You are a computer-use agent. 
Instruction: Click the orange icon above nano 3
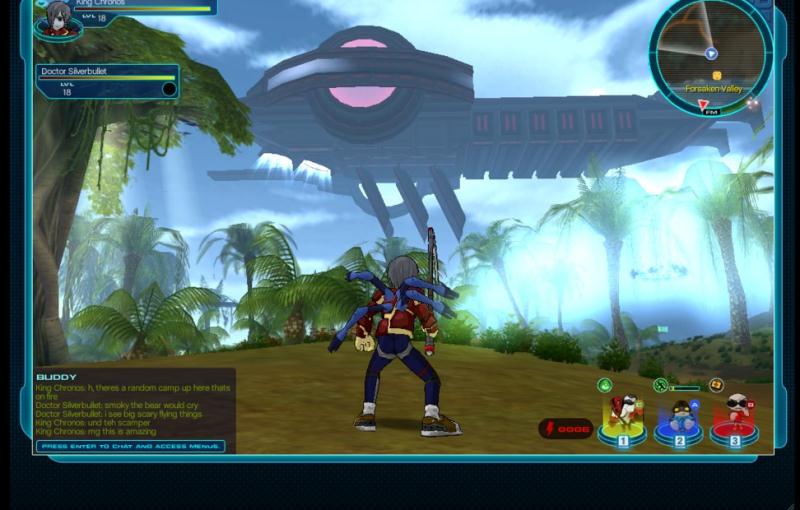point(716,385)
